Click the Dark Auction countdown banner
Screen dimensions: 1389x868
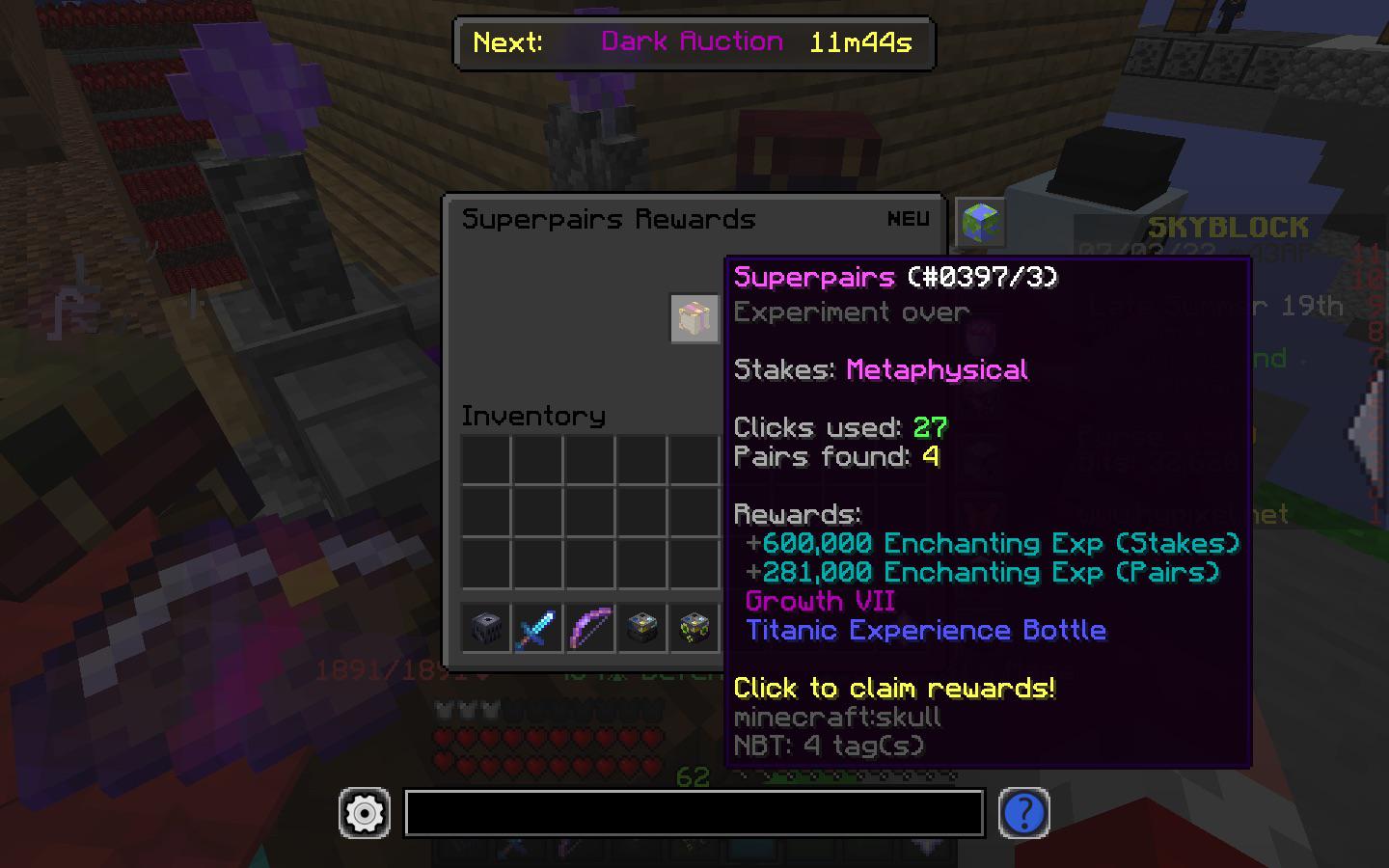(693, 43)
